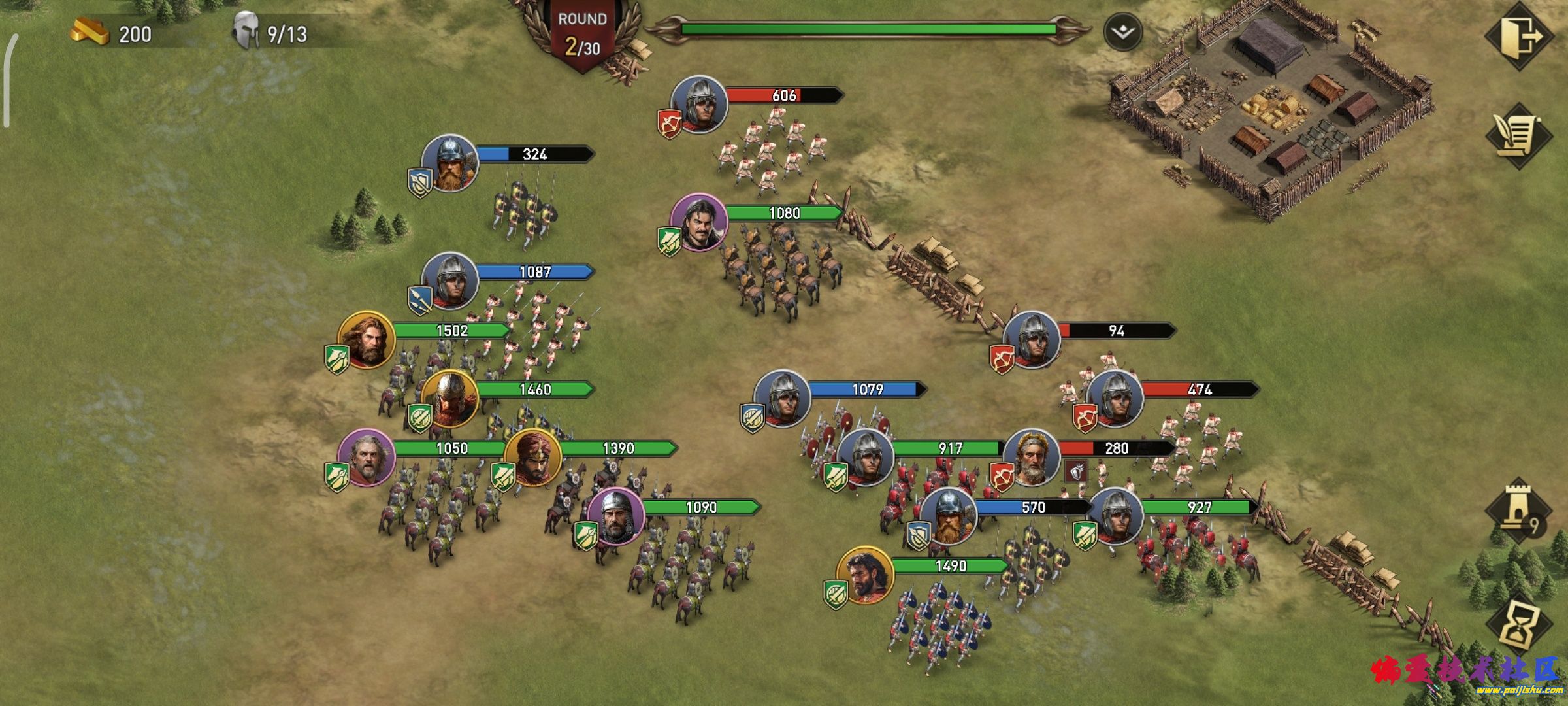Choose the infantry unit with 1079 health
Image resolution: width=1568 pixels, height=706 pixels.
[782, 399]
